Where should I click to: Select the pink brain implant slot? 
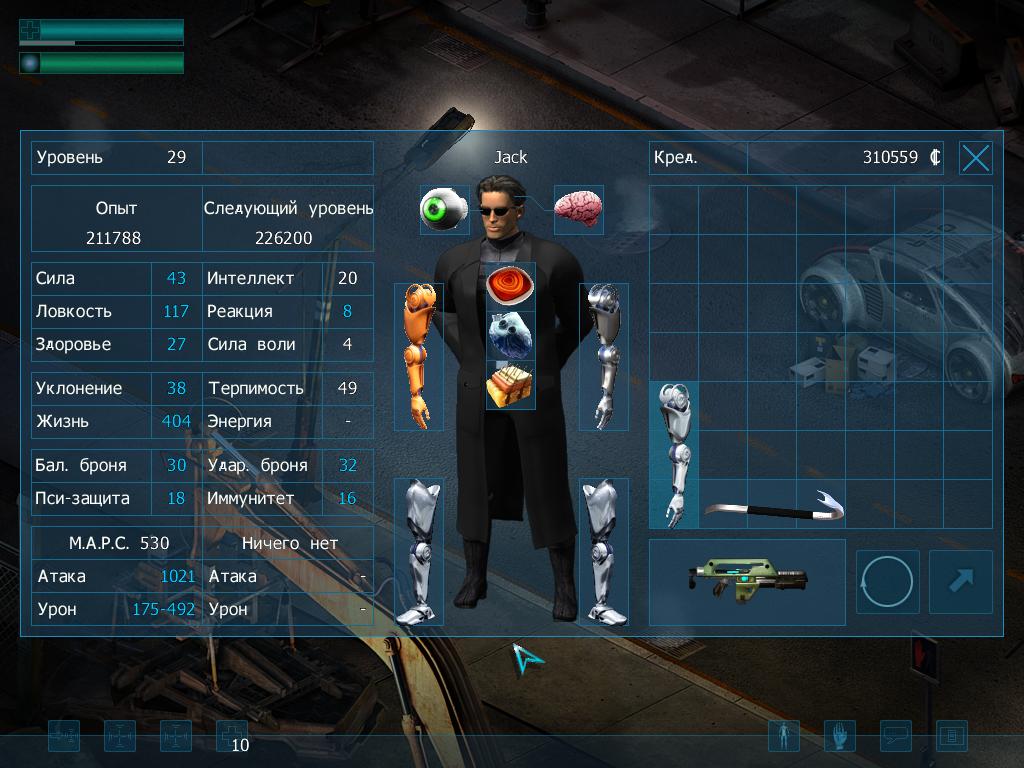[x=578, y=209]
